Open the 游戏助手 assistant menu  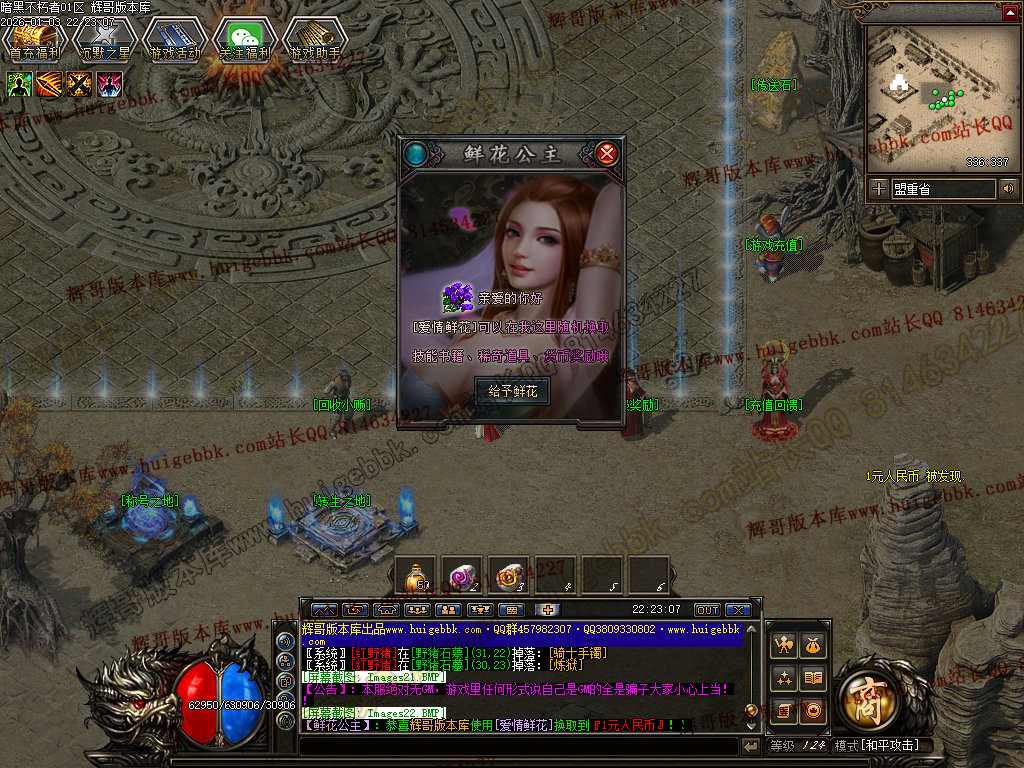pos(315,42)
